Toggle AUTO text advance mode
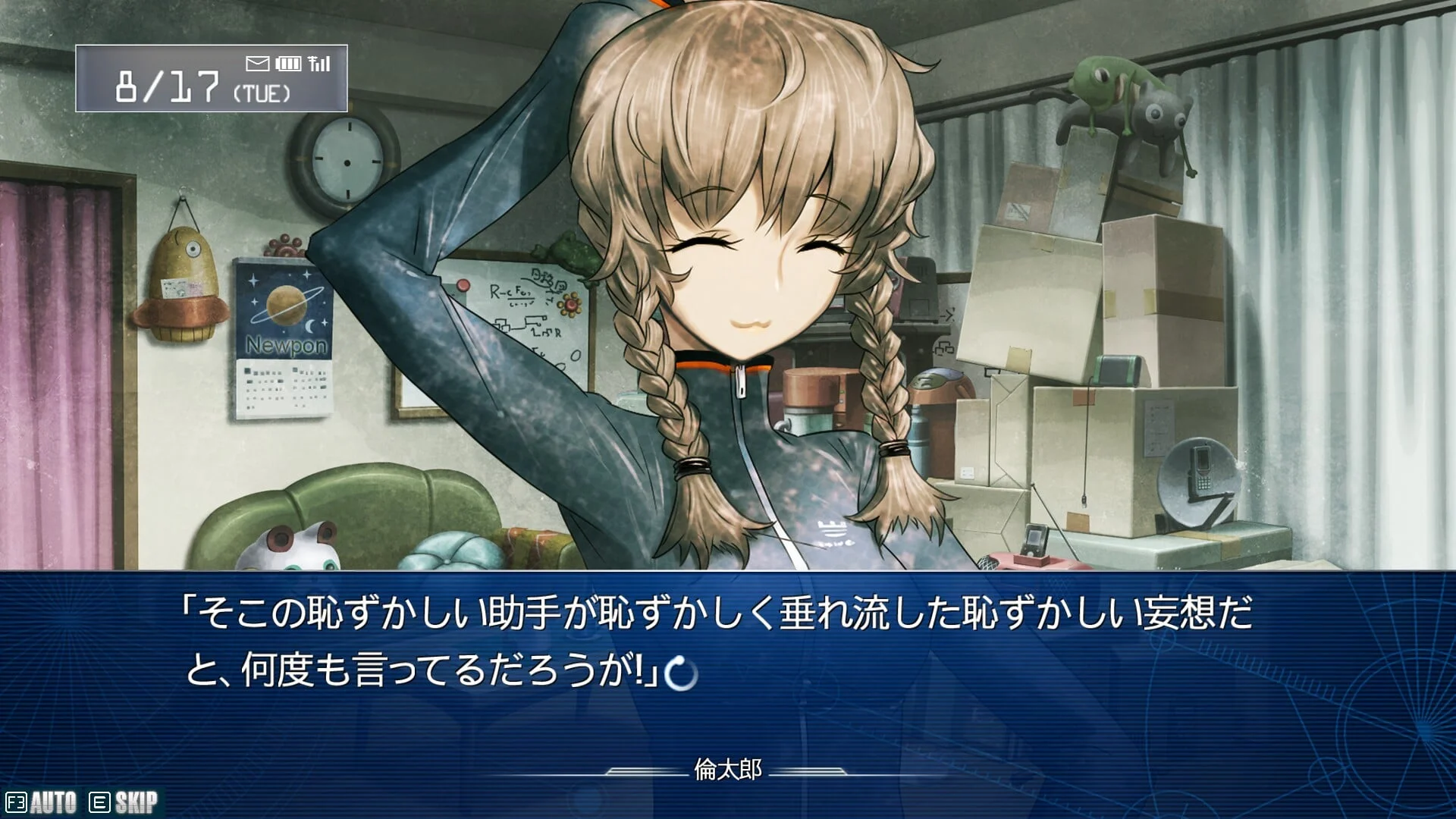Image resolution: width=1456 pixels, height=819 pixels. coord(42,802)
